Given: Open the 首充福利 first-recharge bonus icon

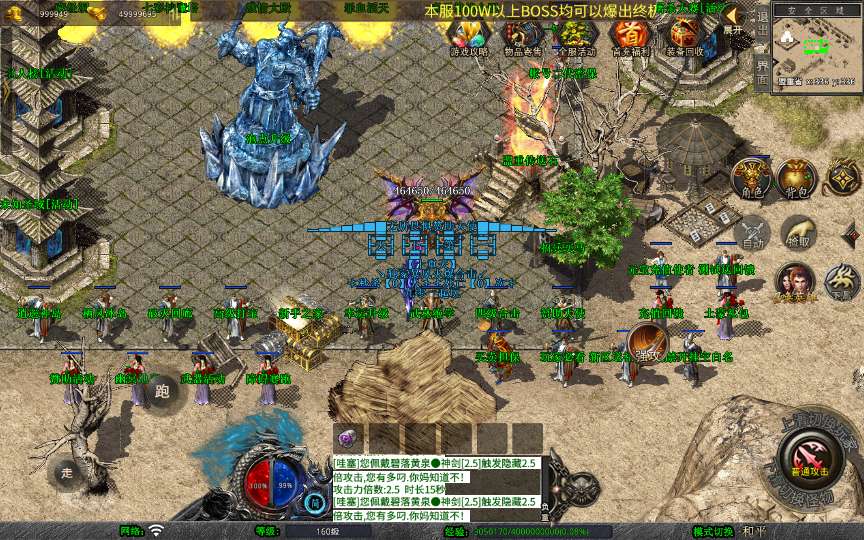Looking at the screenshot, I should pos(629,37).
